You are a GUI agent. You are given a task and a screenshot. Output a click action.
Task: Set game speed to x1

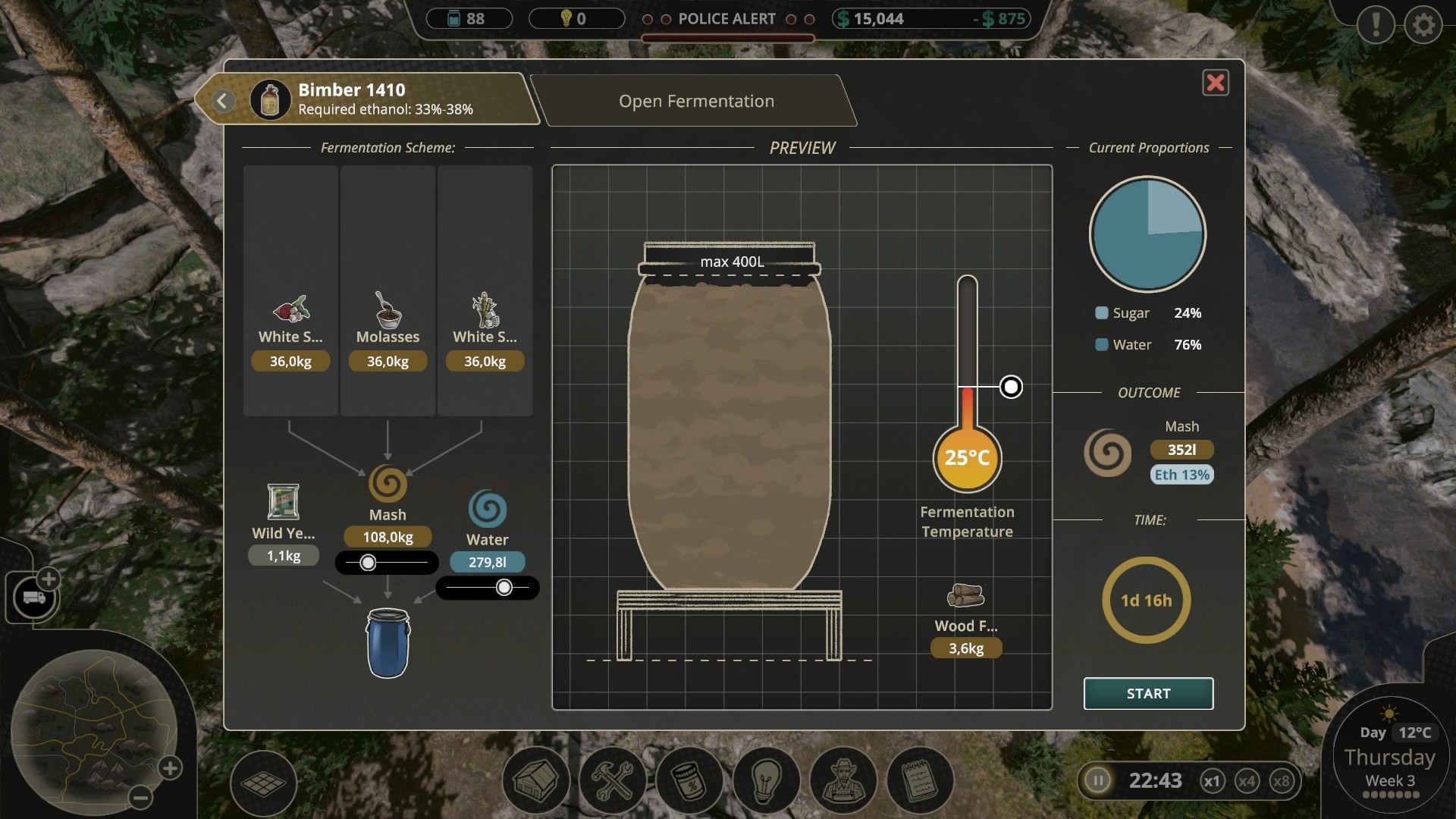tap(1212, 781)
